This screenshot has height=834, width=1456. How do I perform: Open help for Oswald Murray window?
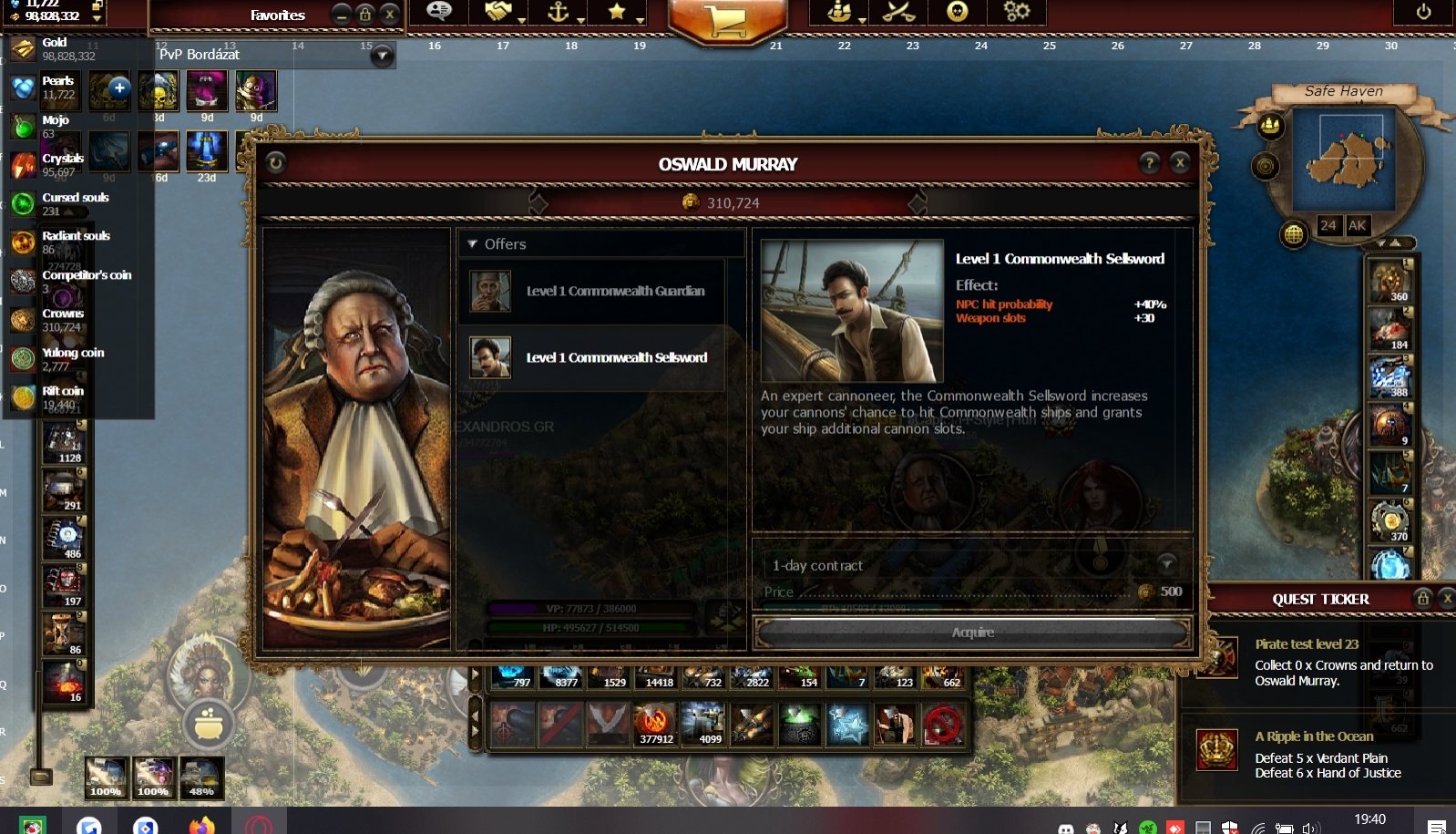click(x=1150, y=163)
